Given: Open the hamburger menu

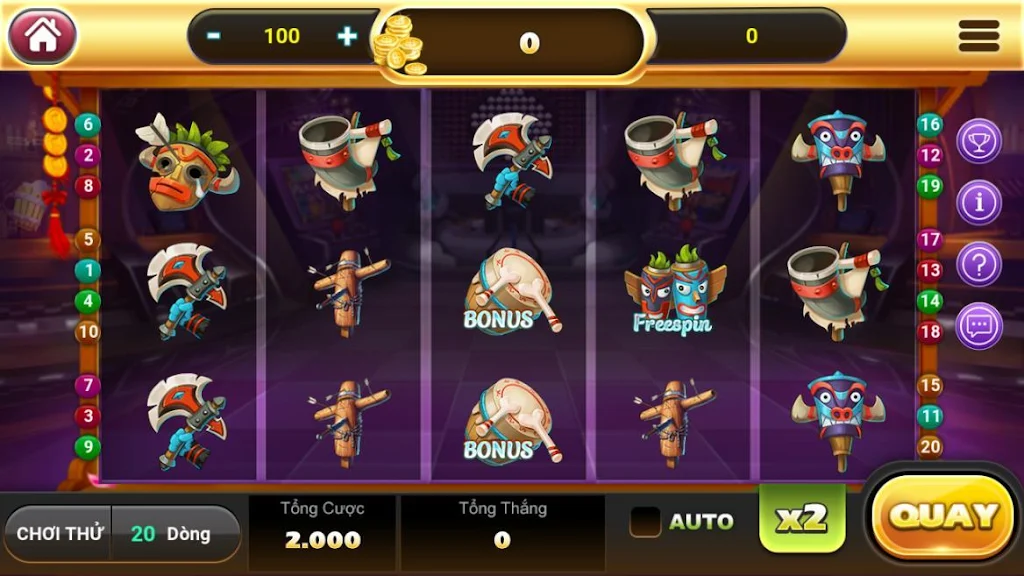Looking at the screenshot, I should click(978, 37).
